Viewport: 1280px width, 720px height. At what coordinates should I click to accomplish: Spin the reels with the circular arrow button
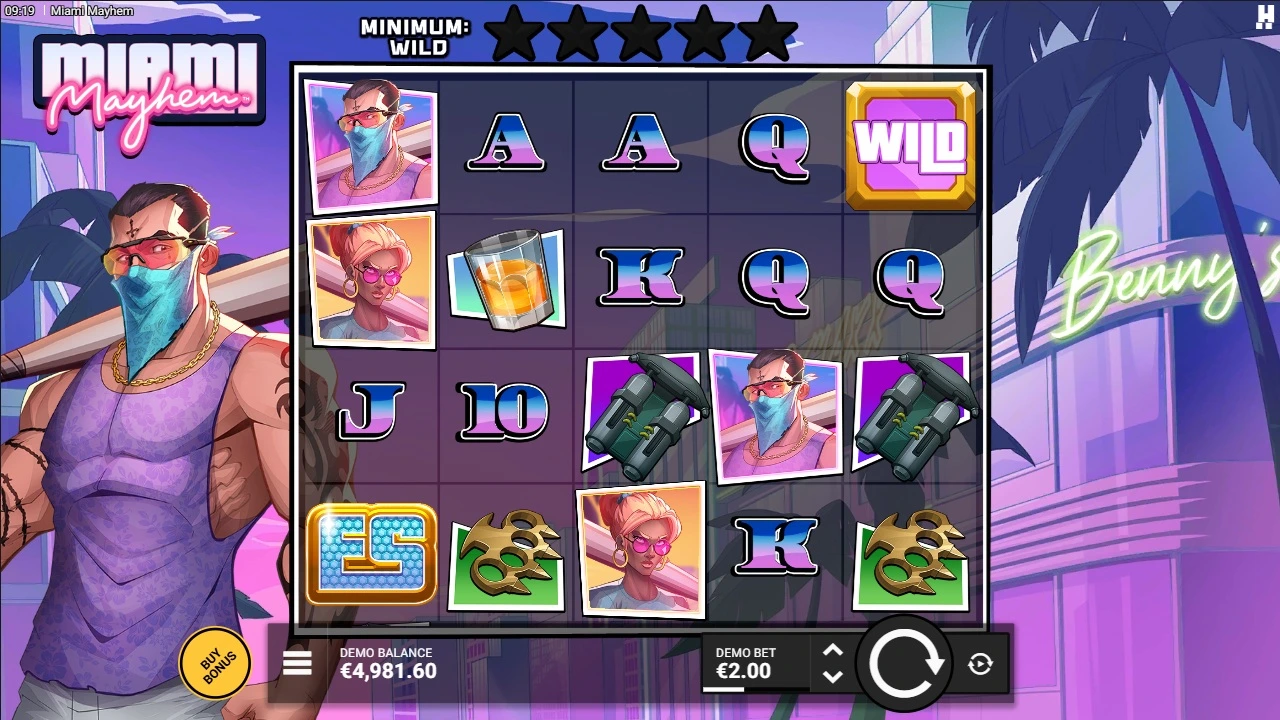click(x=906, y=663)
